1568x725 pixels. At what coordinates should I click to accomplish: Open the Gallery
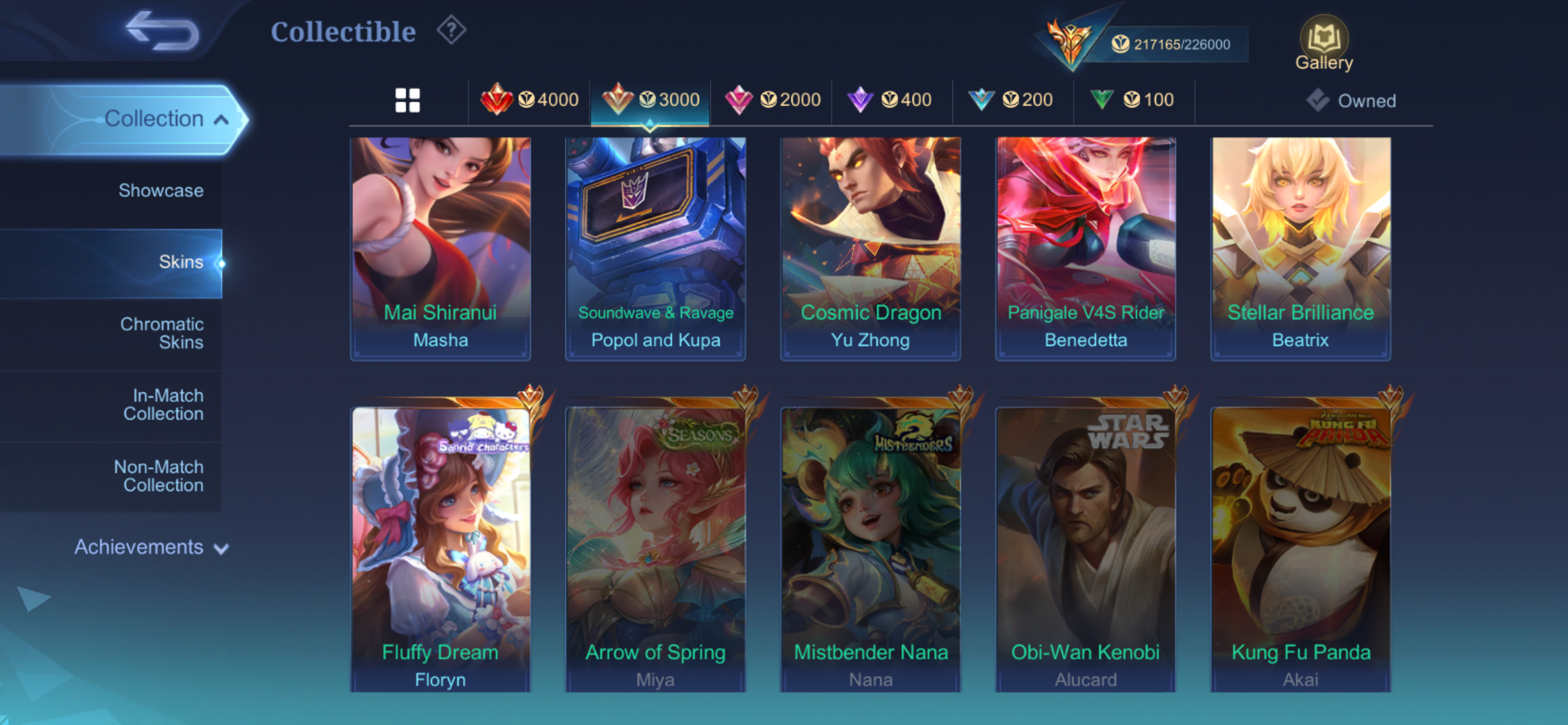coord(1324,43)
